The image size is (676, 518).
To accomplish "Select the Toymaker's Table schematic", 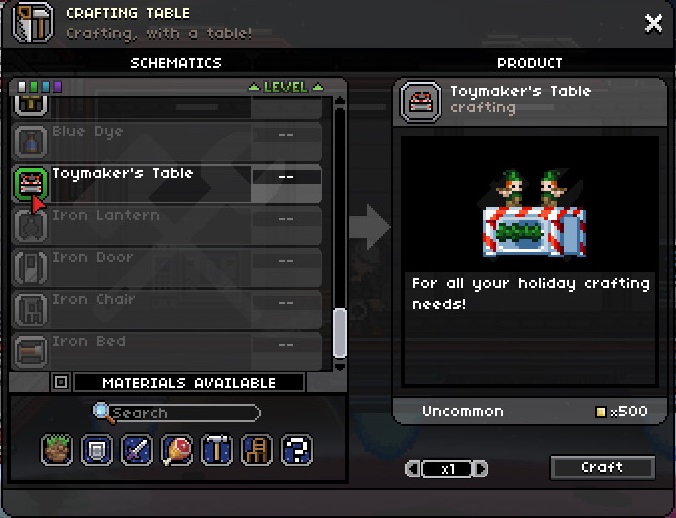I will click(168, 183).
